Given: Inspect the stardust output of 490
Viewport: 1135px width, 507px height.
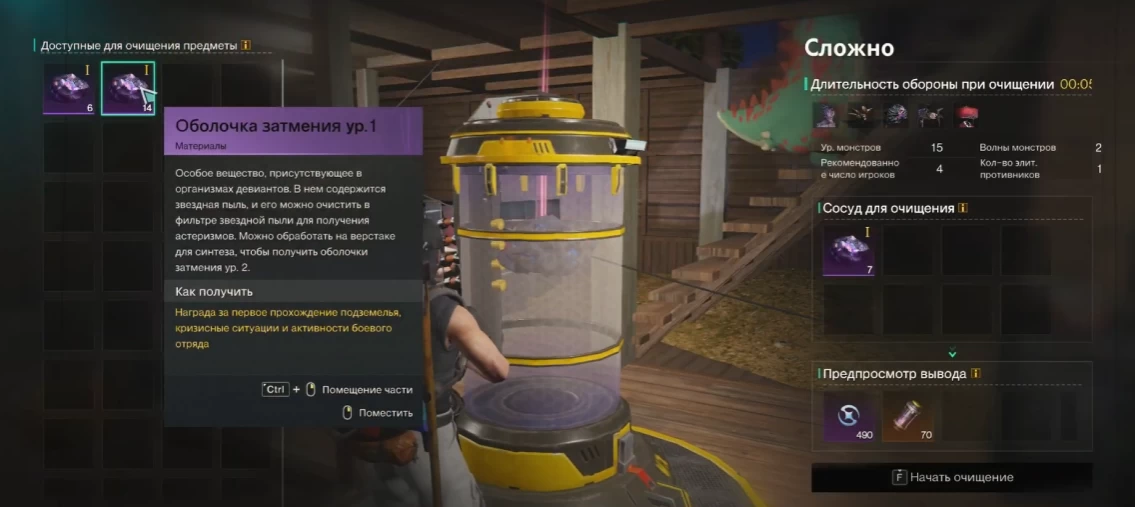Looking at the screenshot, I should click(x=848, y=416).
